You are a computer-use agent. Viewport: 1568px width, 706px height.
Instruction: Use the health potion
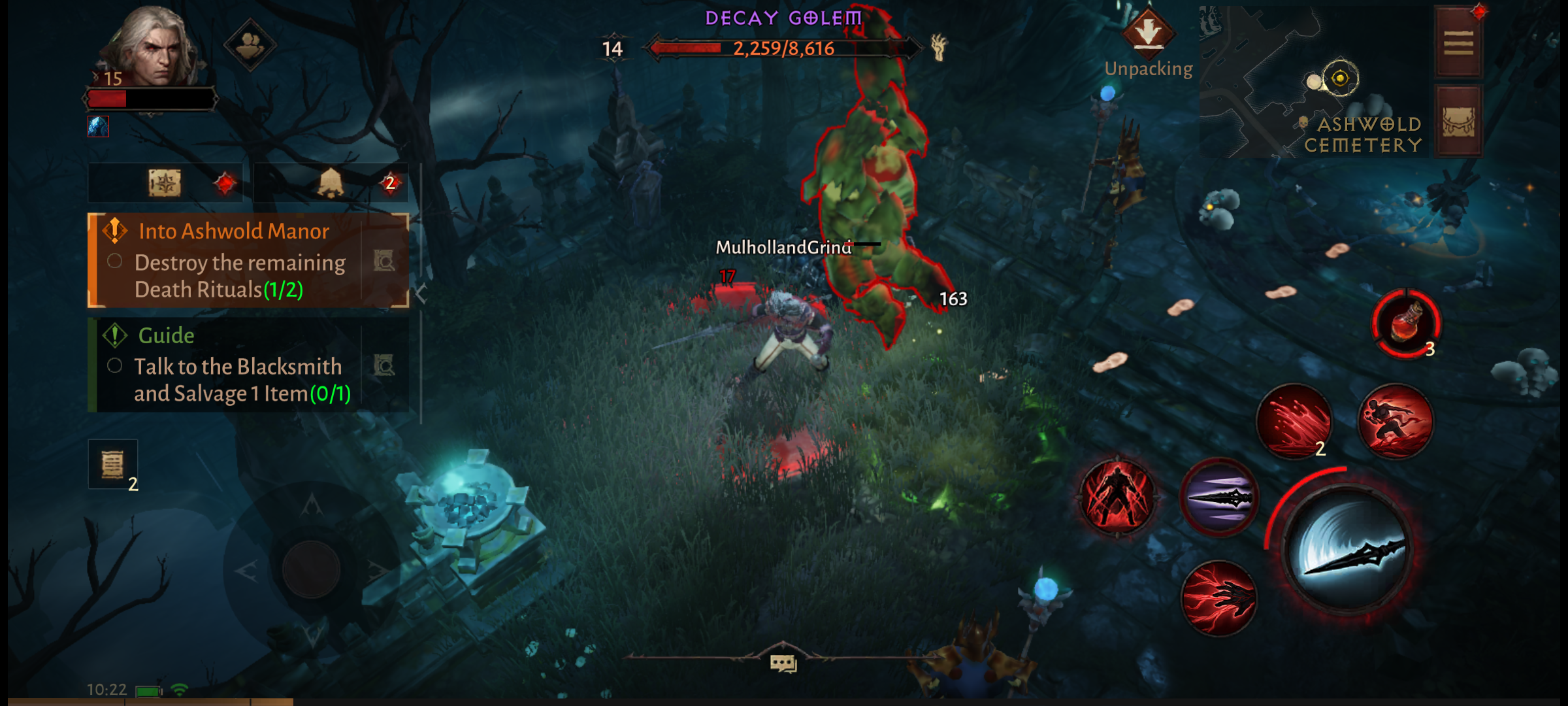click(x=1405, y=324)
